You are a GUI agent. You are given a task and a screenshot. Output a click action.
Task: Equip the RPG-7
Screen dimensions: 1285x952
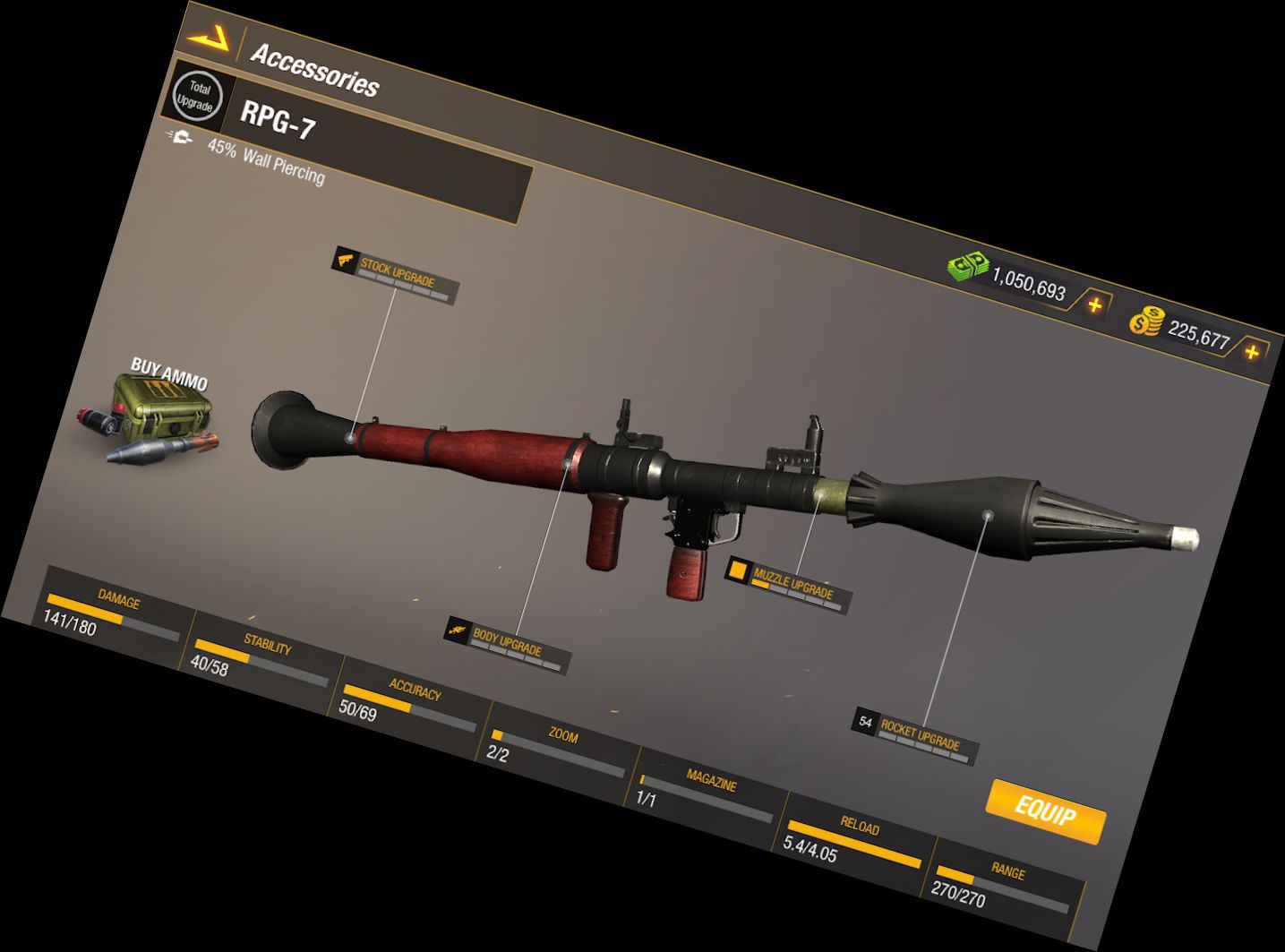[1045, 811]
